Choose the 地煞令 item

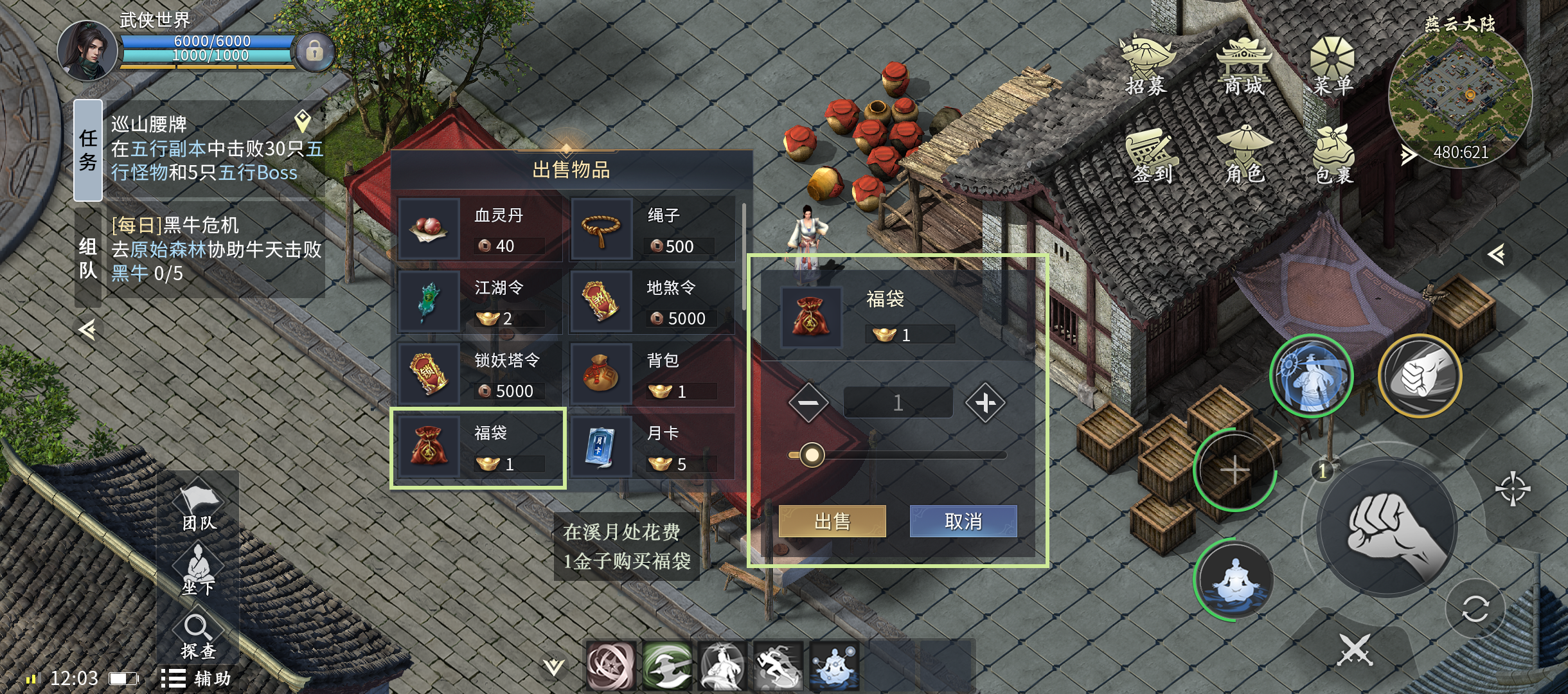click(x=652, y=302)
